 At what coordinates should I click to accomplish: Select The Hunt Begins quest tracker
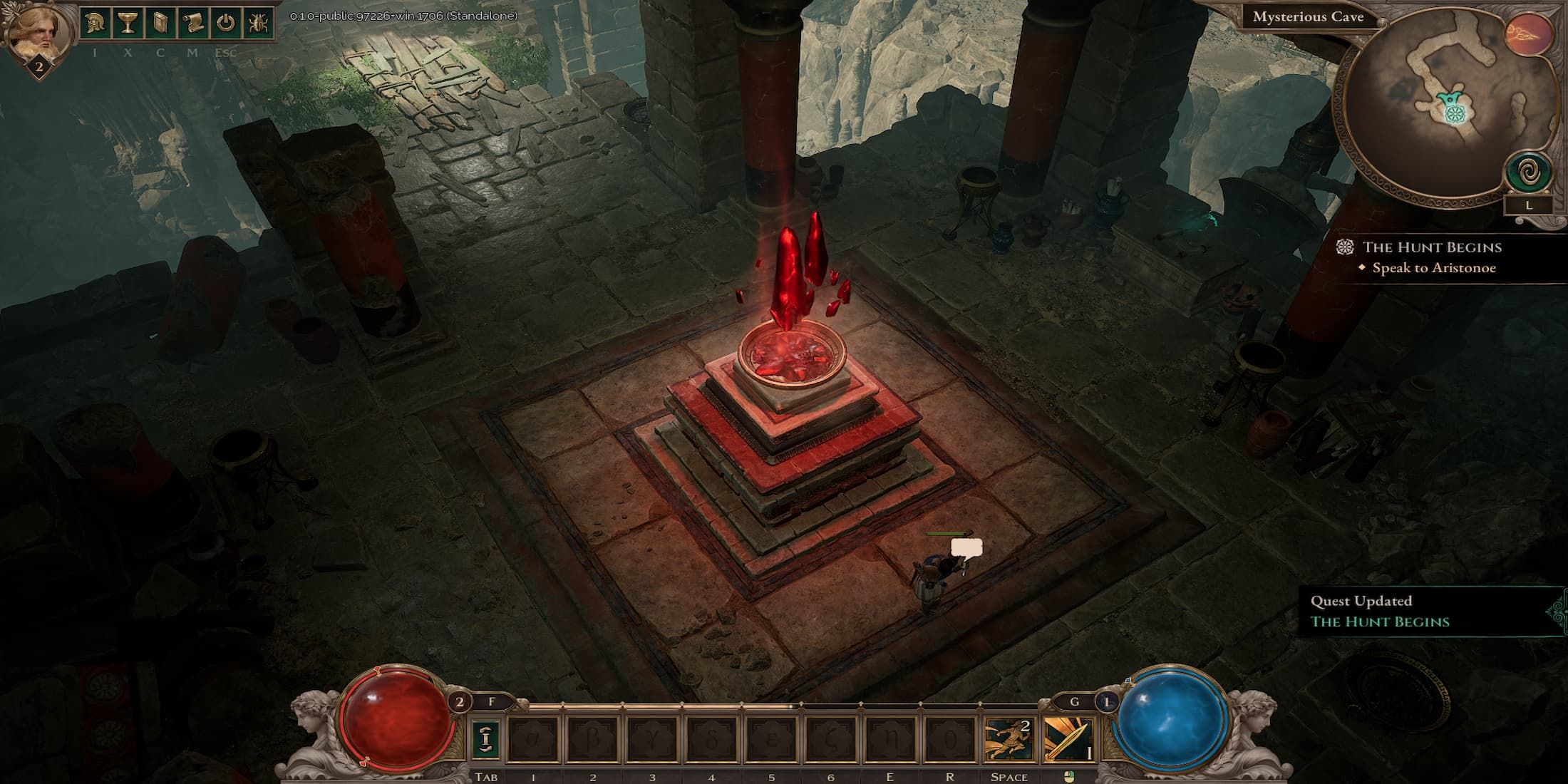[x=1431, y=247]
